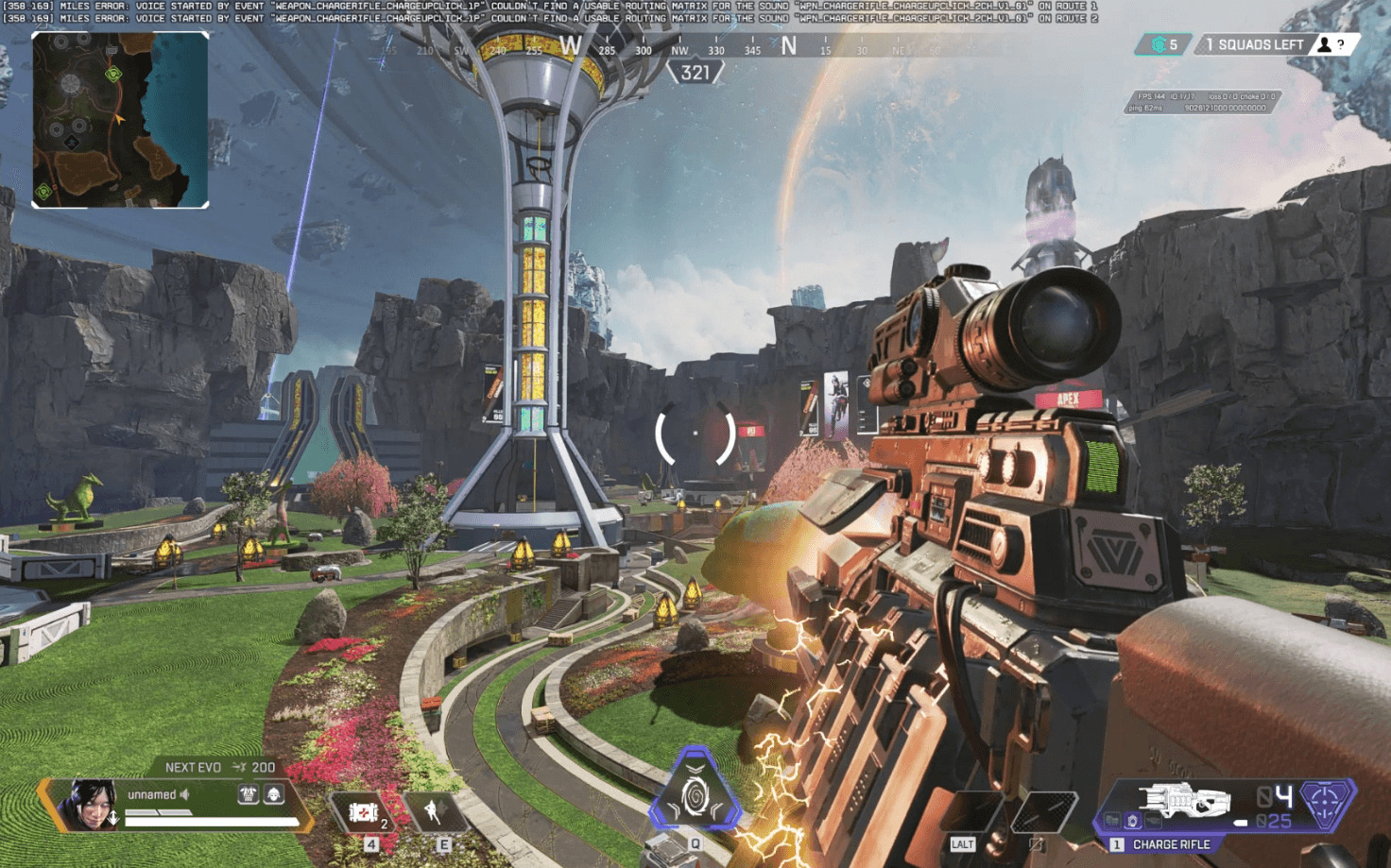
Task: Click the crafting materials counter icon
Action: click(x=1159, y=44)
